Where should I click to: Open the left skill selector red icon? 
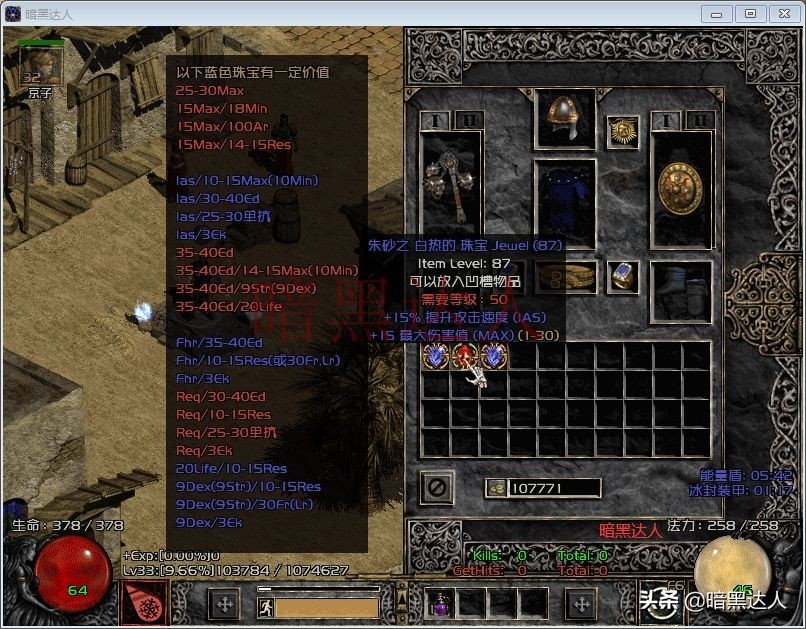[x=144, y=603]
